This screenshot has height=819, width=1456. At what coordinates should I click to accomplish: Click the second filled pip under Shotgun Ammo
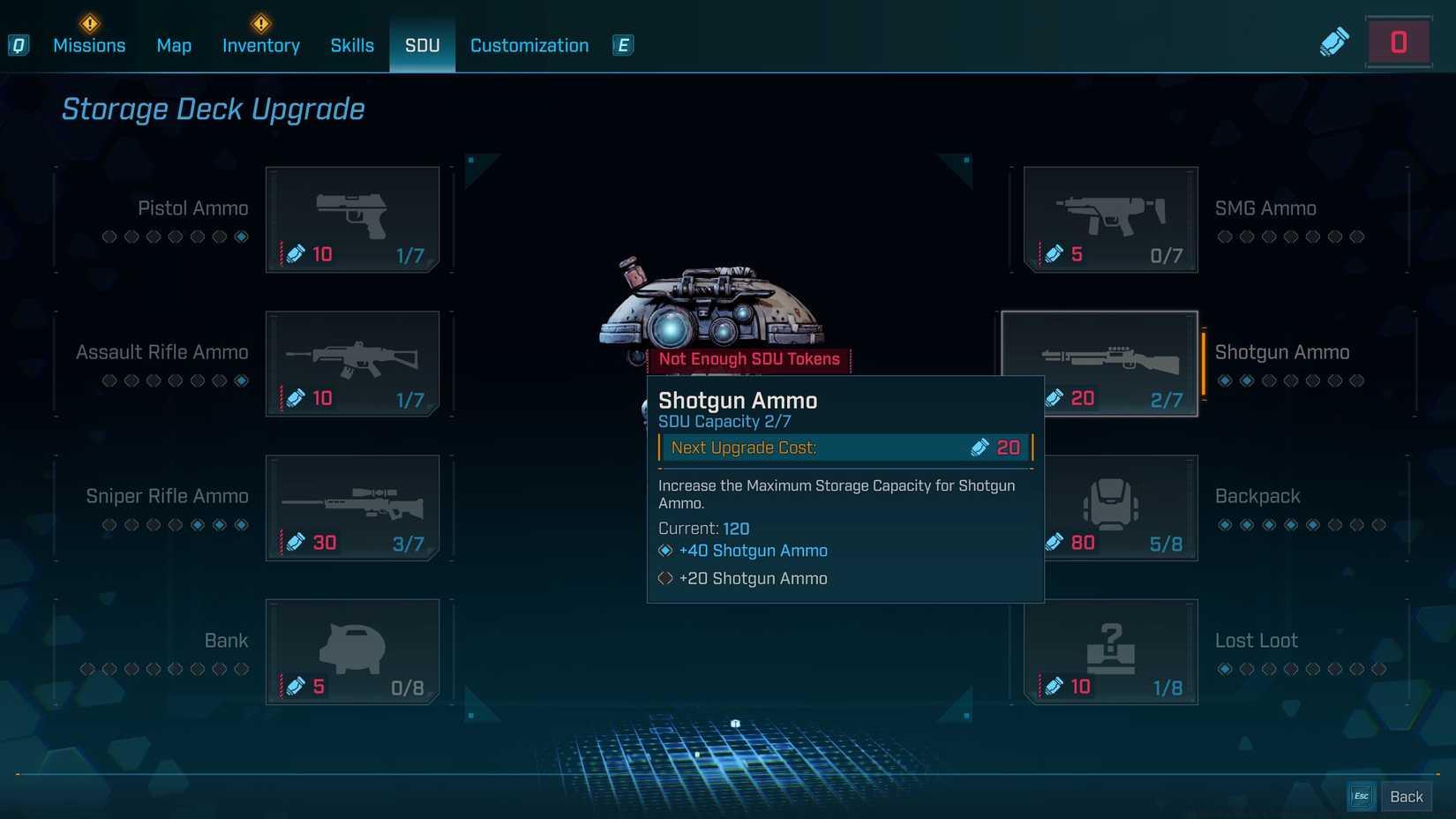point(1248,380)
